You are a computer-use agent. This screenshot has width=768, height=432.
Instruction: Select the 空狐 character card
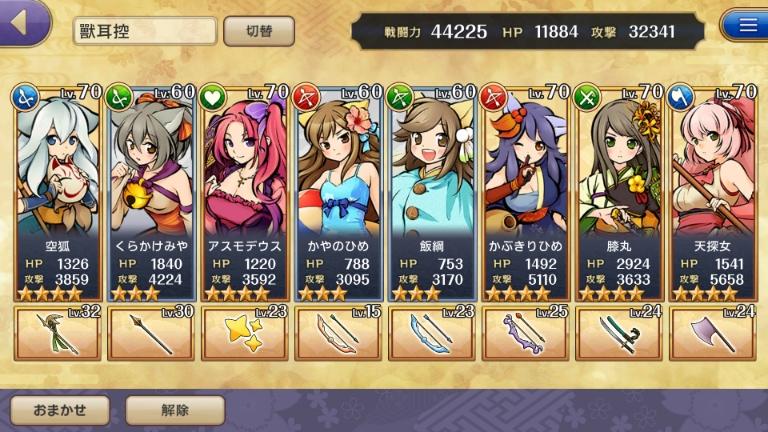[58, 190]
